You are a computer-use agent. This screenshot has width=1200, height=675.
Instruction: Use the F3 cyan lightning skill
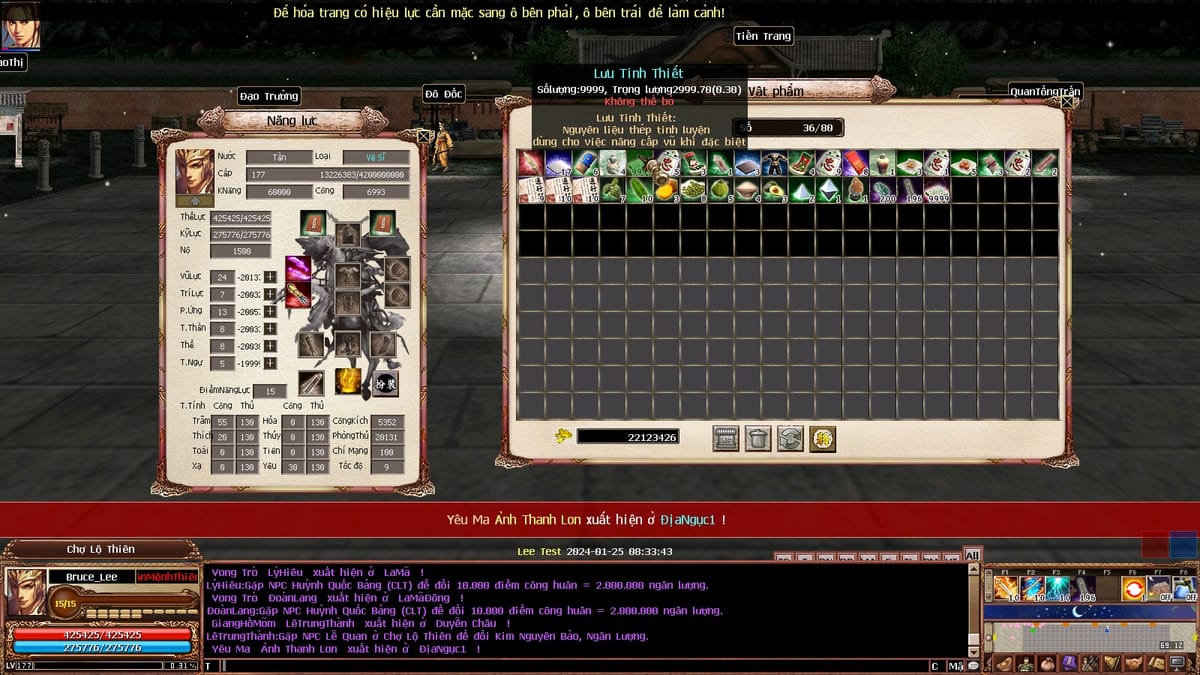[1057, 588]
